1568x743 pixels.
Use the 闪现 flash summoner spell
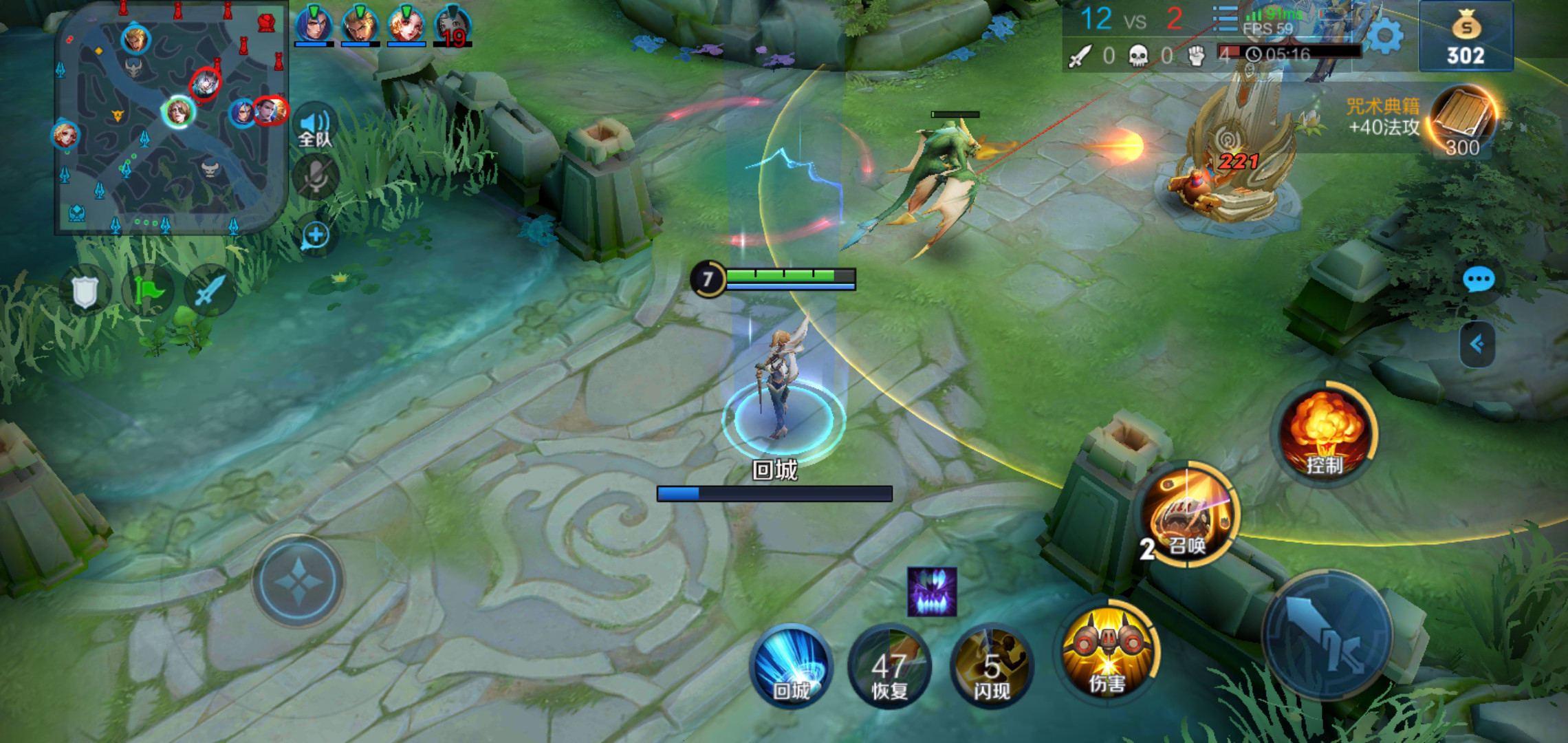992,667
